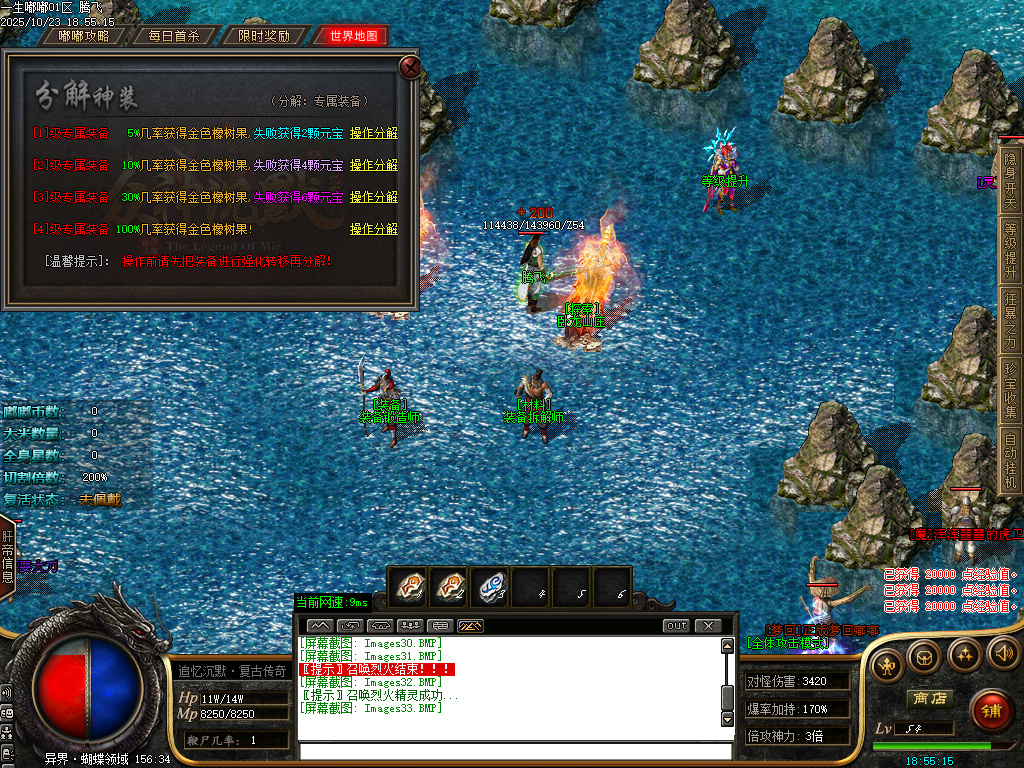Start 自动挂机 auto-battle
The width and height of the screenshot is (1024, 768).
[1010, 460]
